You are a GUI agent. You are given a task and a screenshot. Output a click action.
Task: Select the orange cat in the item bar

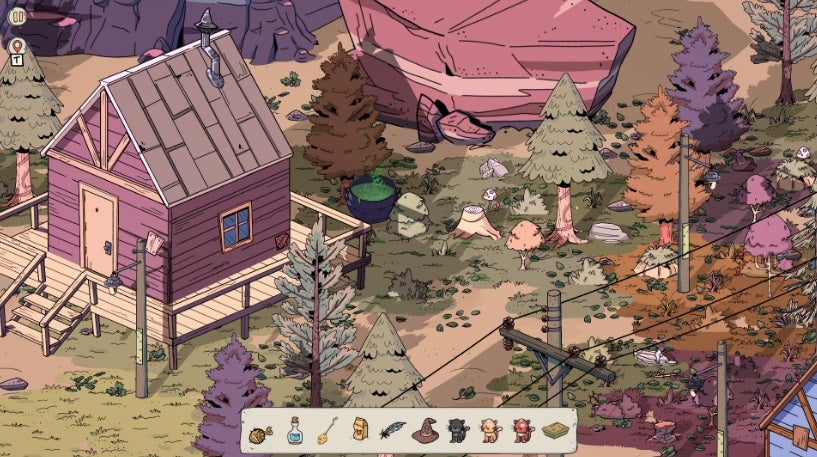pyautogui.click(x=490, y=431)
